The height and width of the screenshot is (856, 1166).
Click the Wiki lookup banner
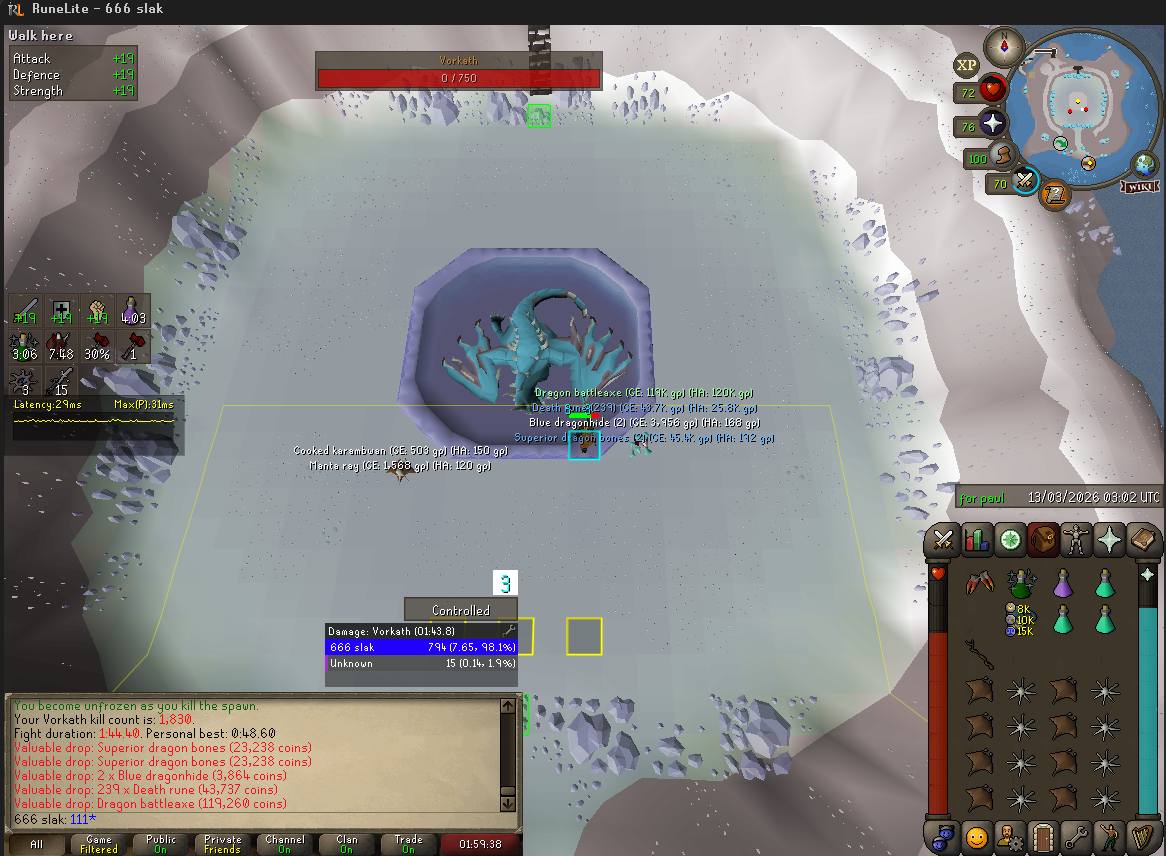1140,187
